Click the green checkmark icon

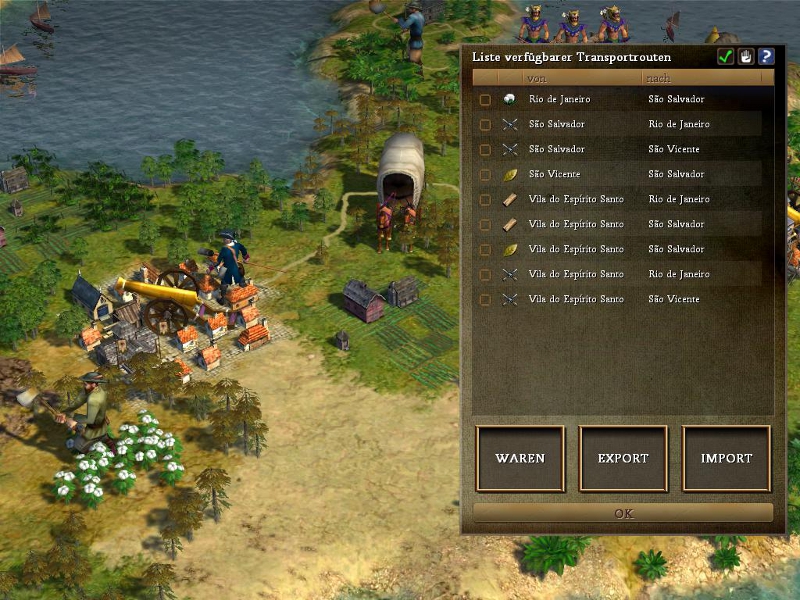(x=726, y=57)
